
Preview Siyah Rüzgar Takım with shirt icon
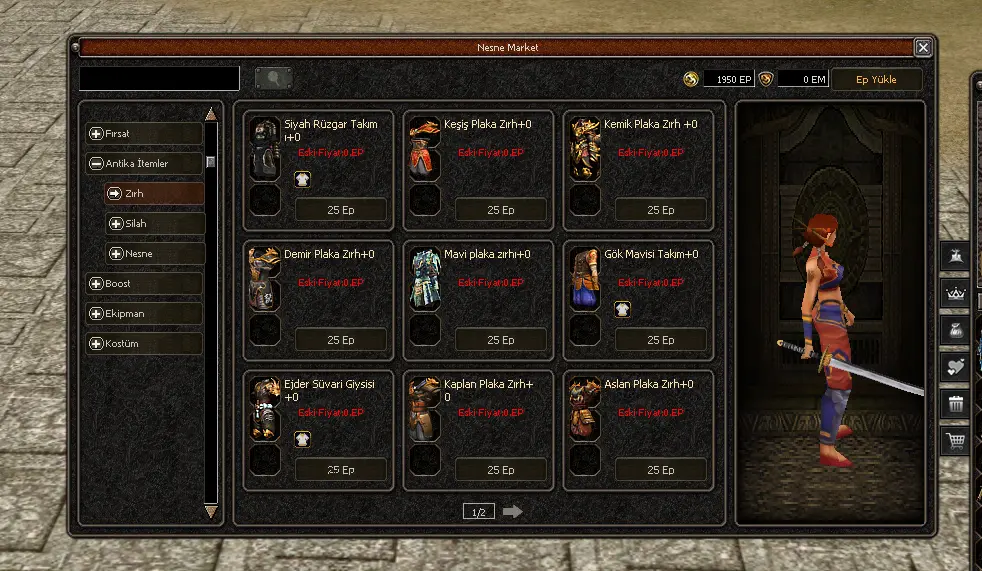click(x=302, y=179)
